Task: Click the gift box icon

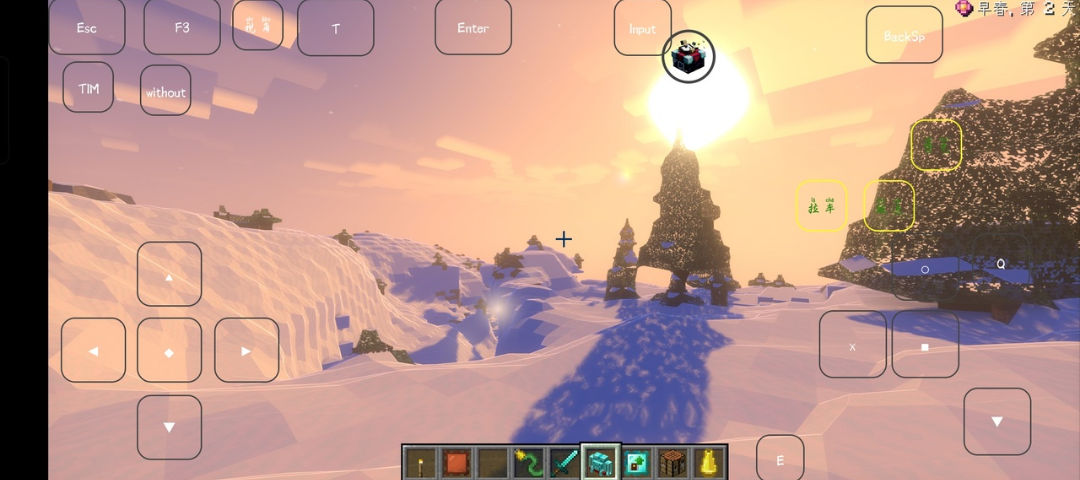Action: point(688,56)
